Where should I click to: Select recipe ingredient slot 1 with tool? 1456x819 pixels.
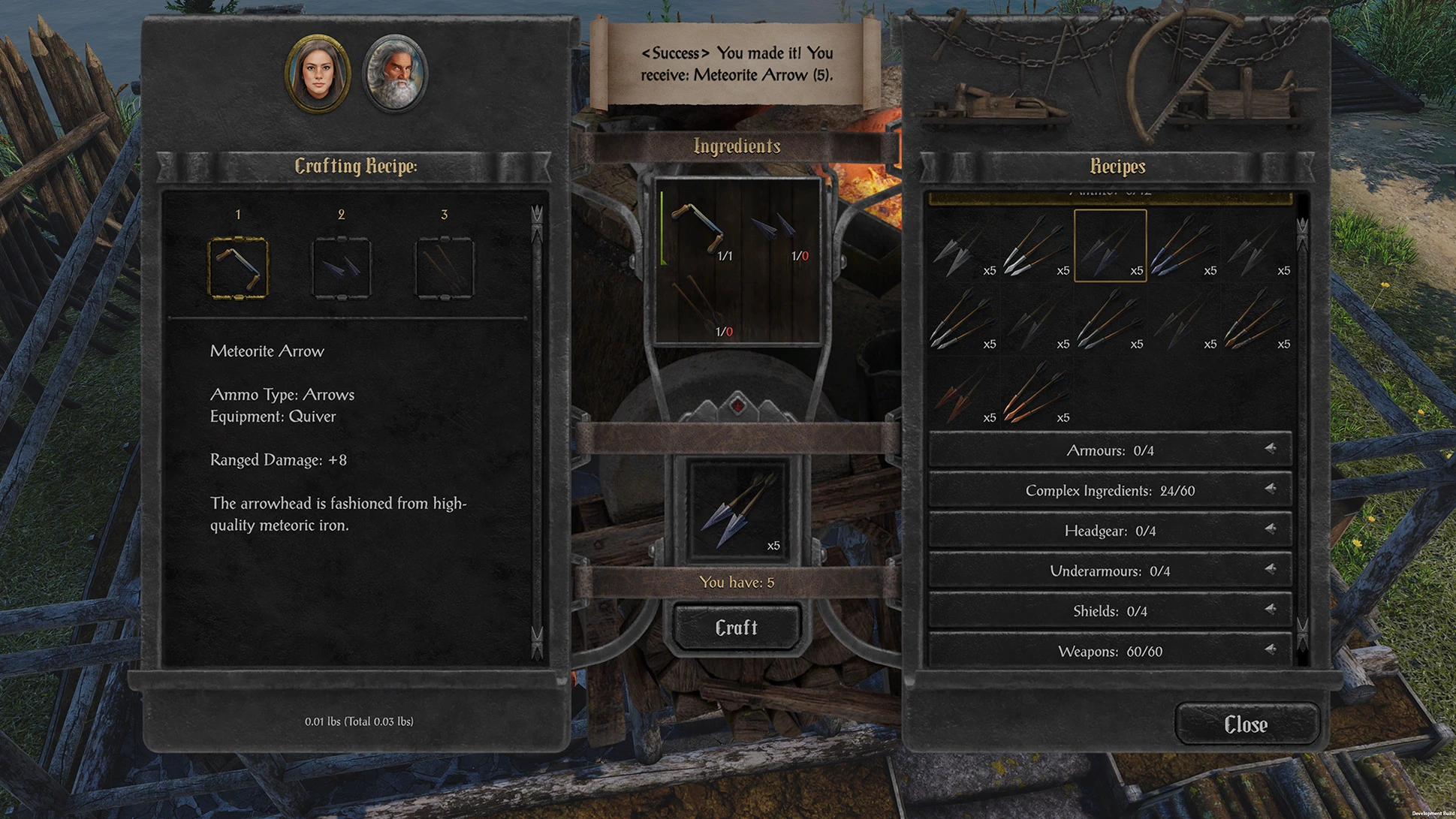[238, 268]
